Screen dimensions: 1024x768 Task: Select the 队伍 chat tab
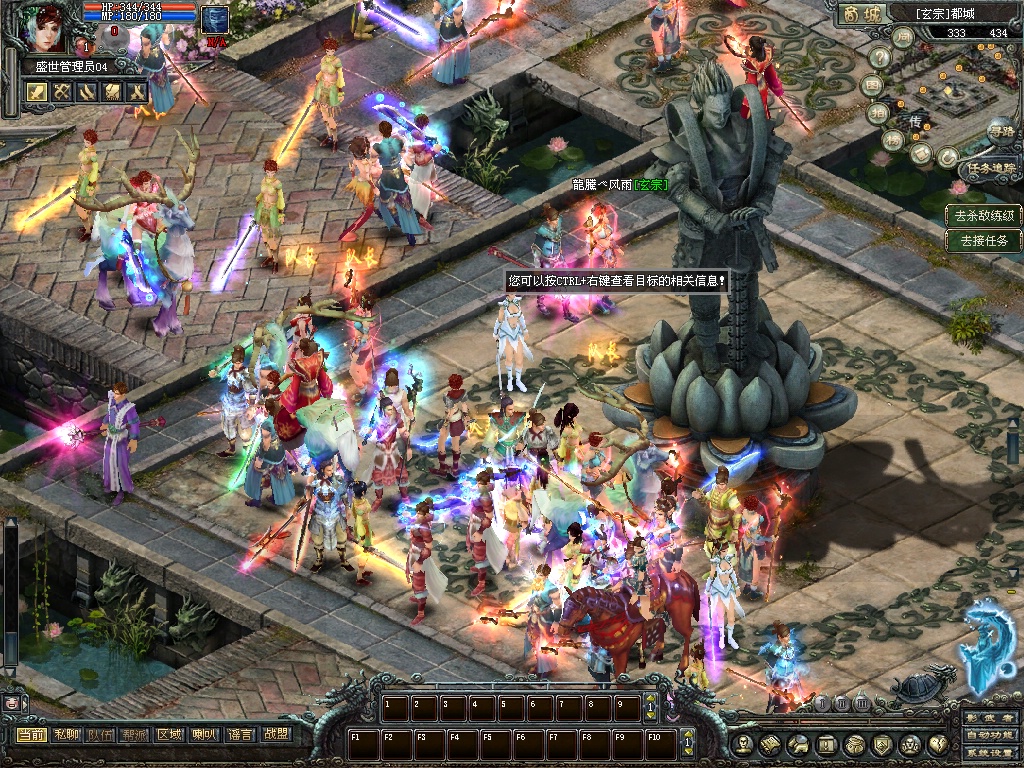point(100,735)
